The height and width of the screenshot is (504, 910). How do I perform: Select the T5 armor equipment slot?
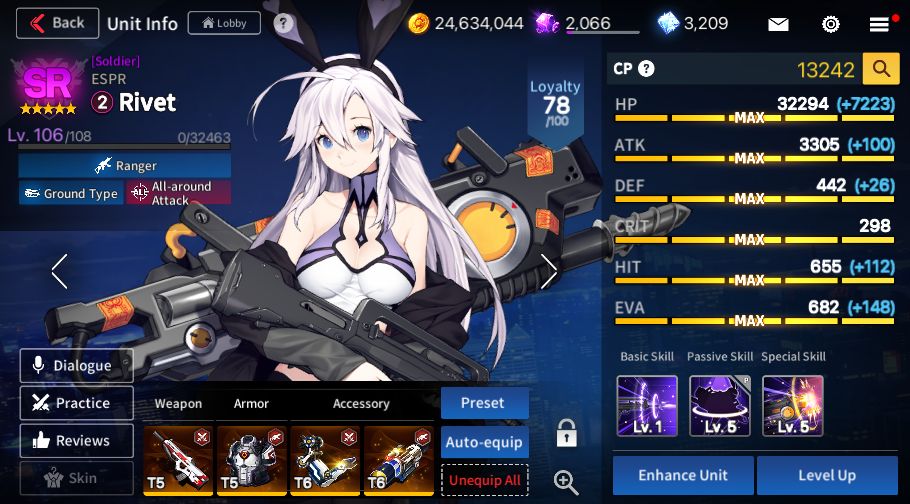251,460
